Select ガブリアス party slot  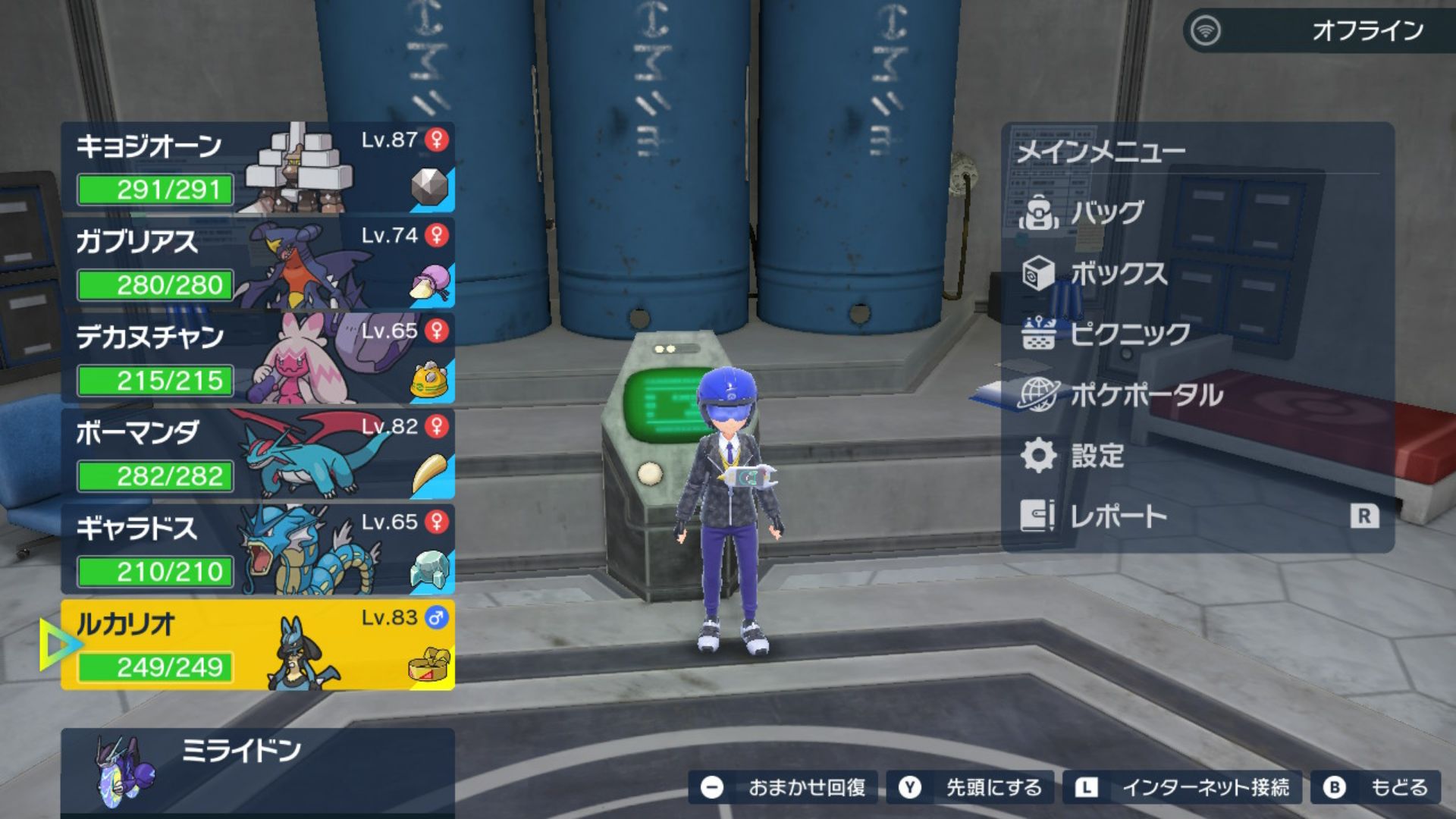[258, 263]
